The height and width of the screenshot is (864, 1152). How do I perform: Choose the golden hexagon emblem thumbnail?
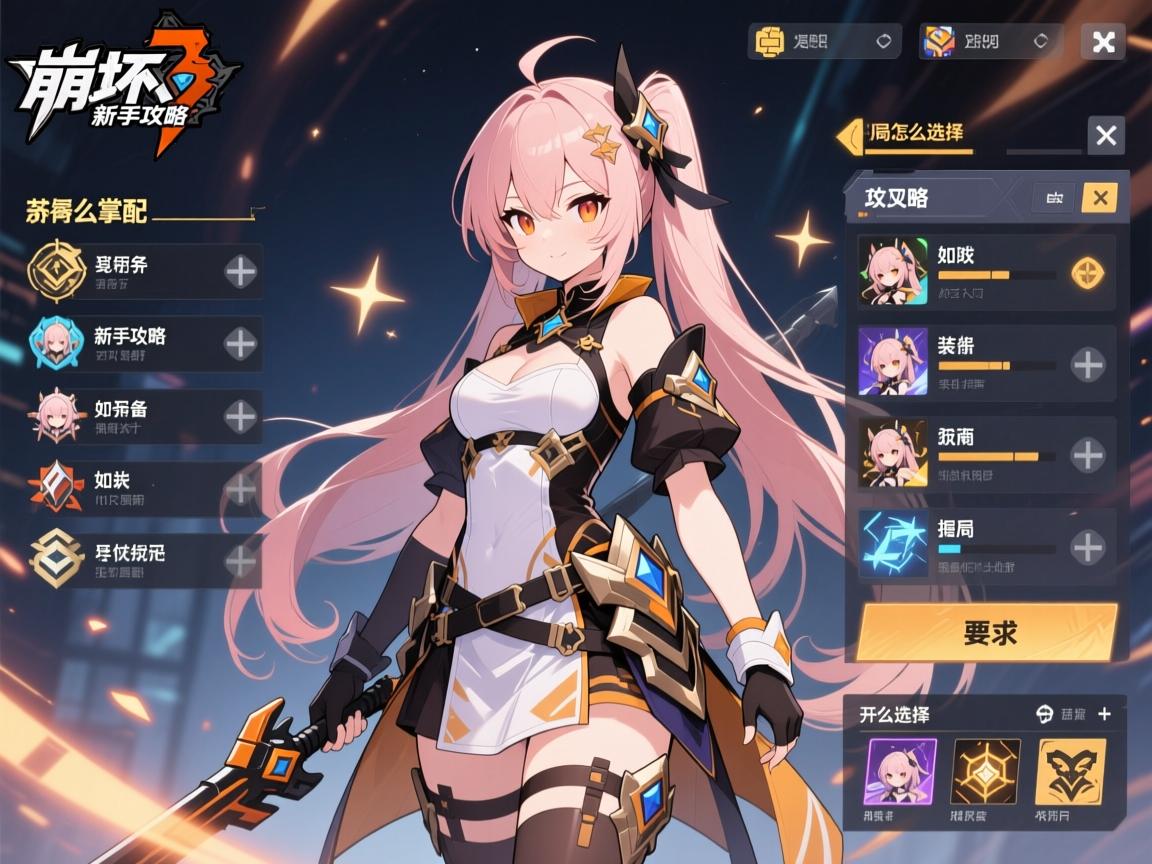[986, 772]
